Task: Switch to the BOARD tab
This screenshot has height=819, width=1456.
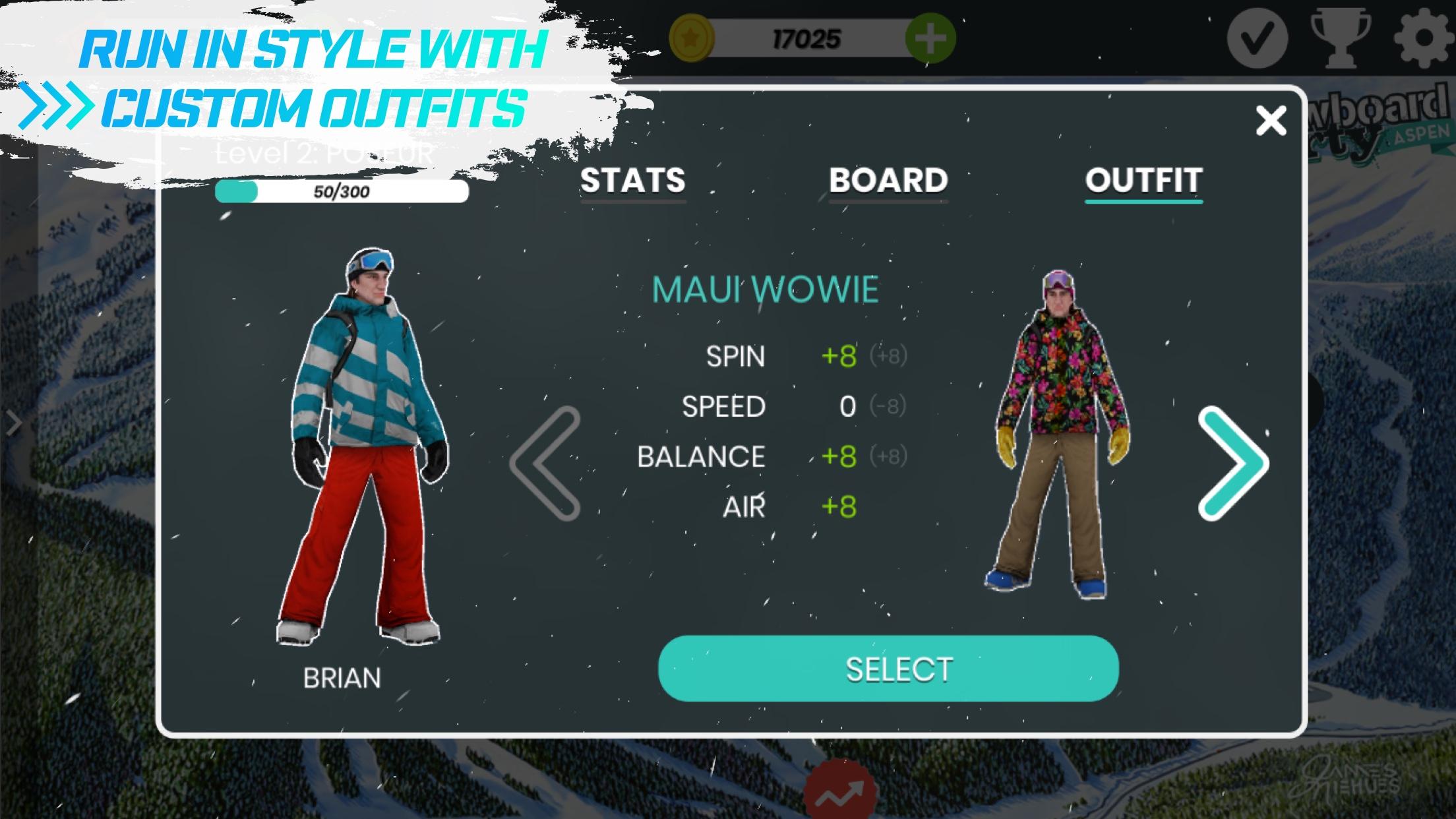Action: [x=887, y=180]
